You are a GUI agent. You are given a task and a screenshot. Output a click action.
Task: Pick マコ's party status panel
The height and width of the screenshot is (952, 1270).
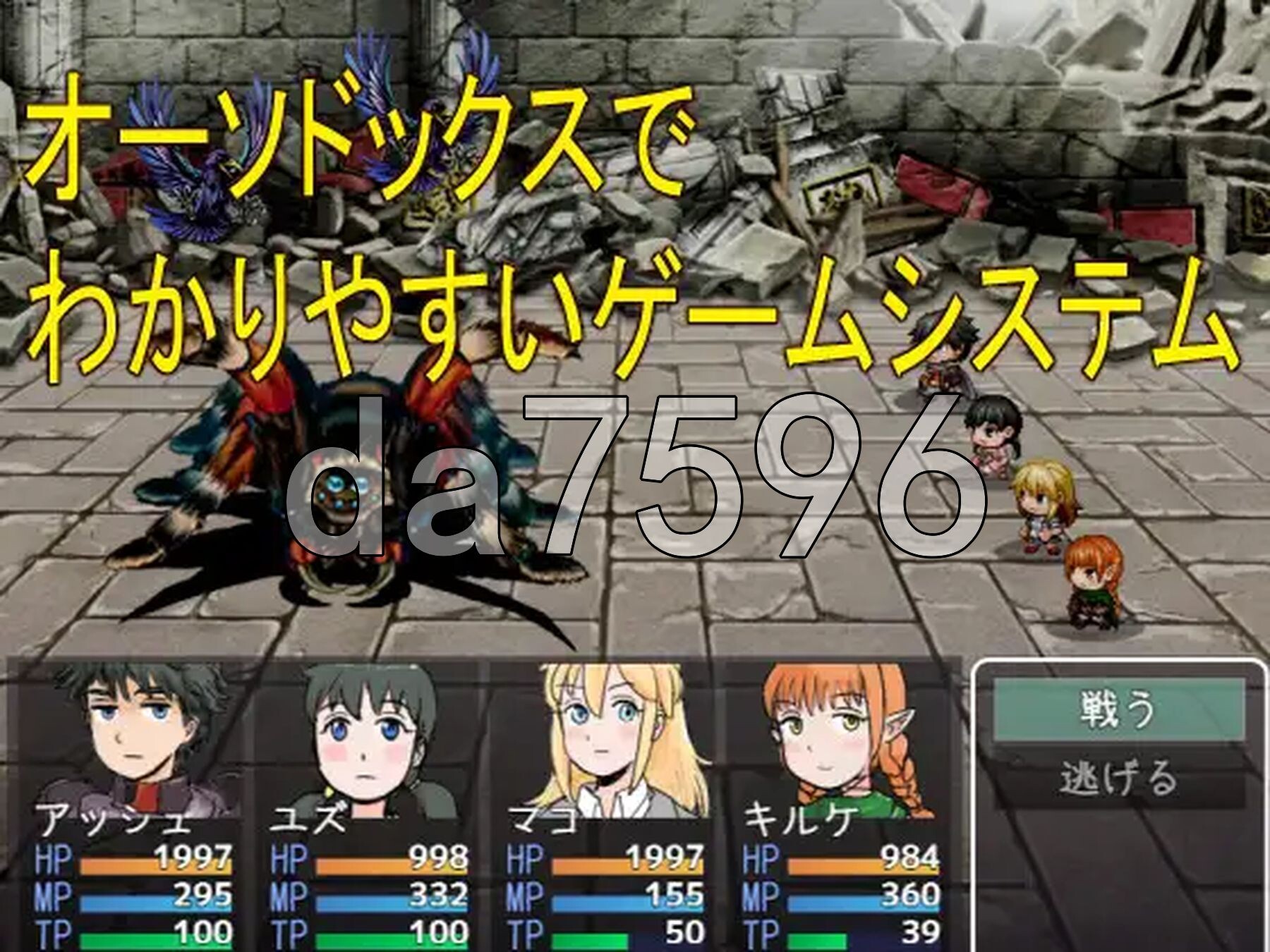point(605,804)
